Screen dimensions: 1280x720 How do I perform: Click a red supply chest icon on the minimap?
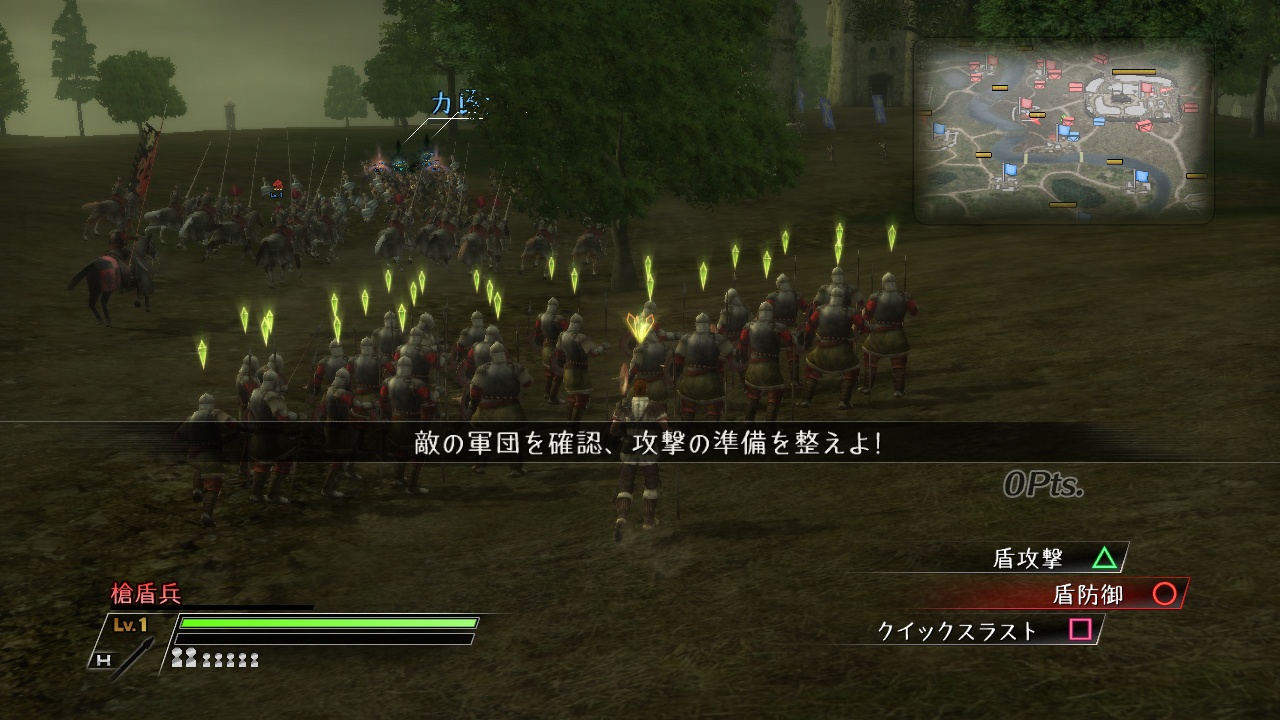1100,59
